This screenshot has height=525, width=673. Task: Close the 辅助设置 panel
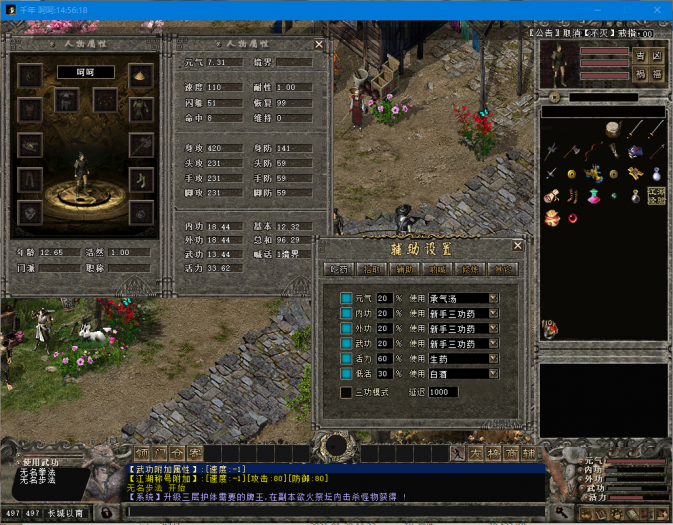coord(517,245)
